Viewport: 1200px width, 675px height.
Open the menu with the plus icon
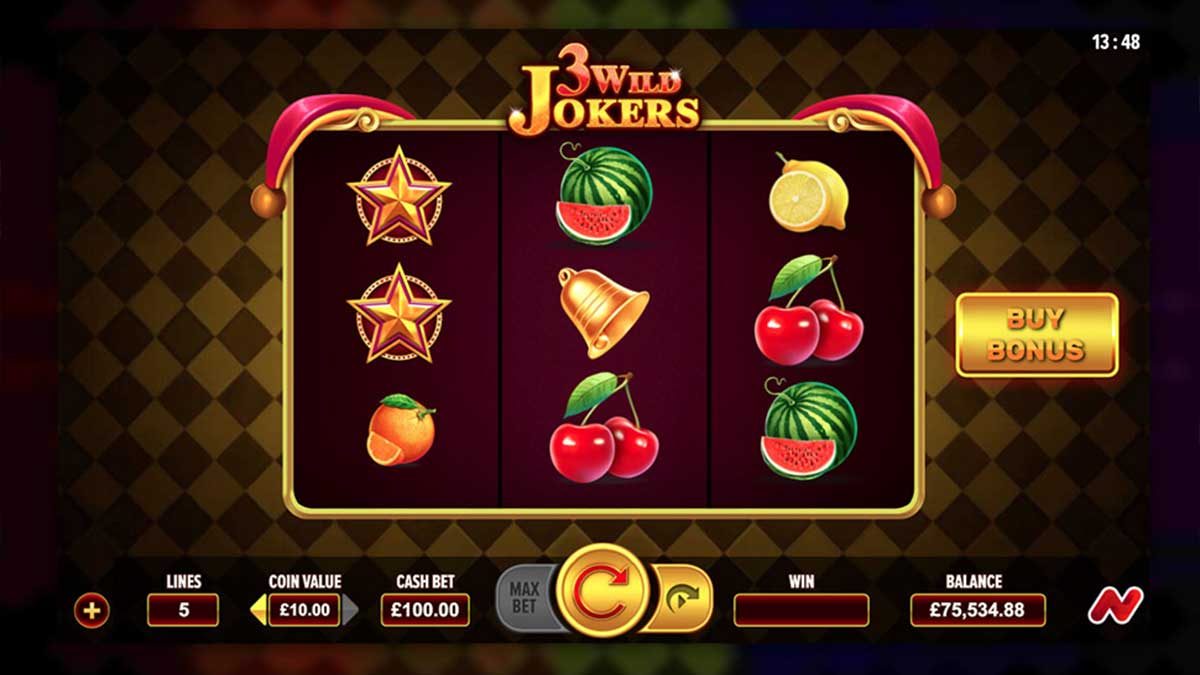point(91,610)
